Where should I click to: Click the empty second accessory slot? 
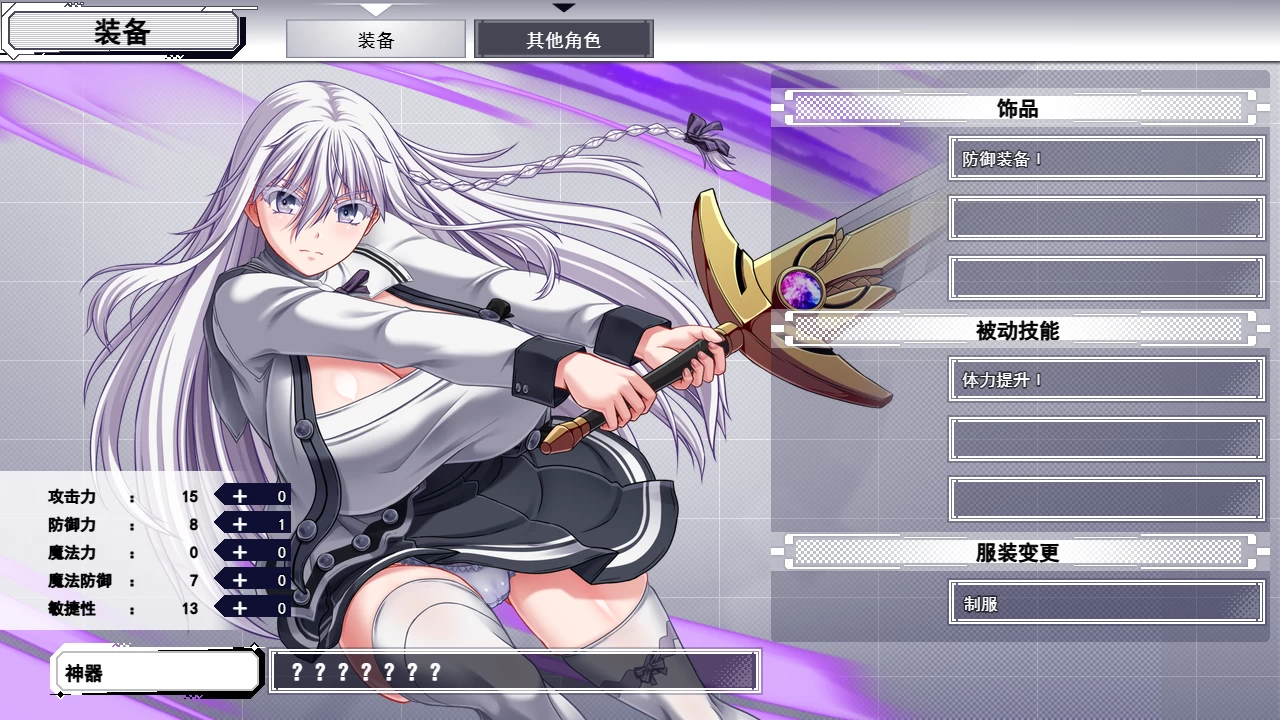1106,218
